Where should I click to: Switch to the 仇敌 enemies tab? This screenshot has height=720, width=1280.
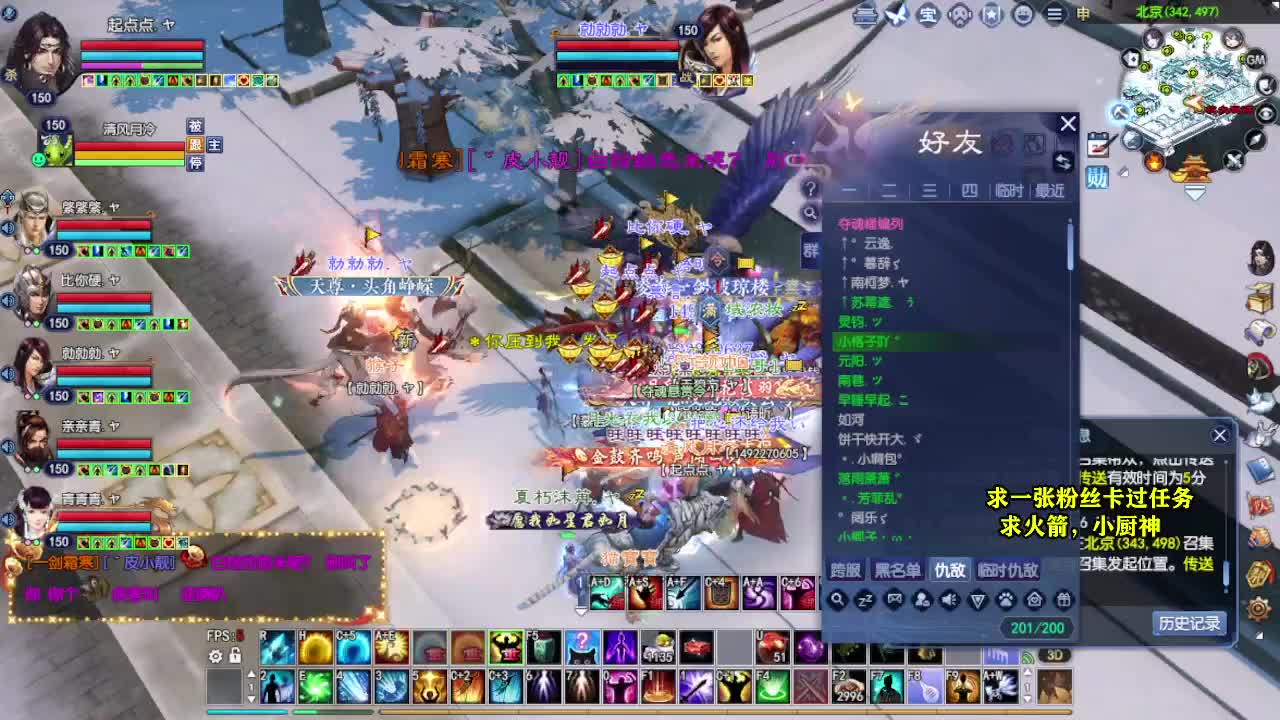tap(948, 571)
